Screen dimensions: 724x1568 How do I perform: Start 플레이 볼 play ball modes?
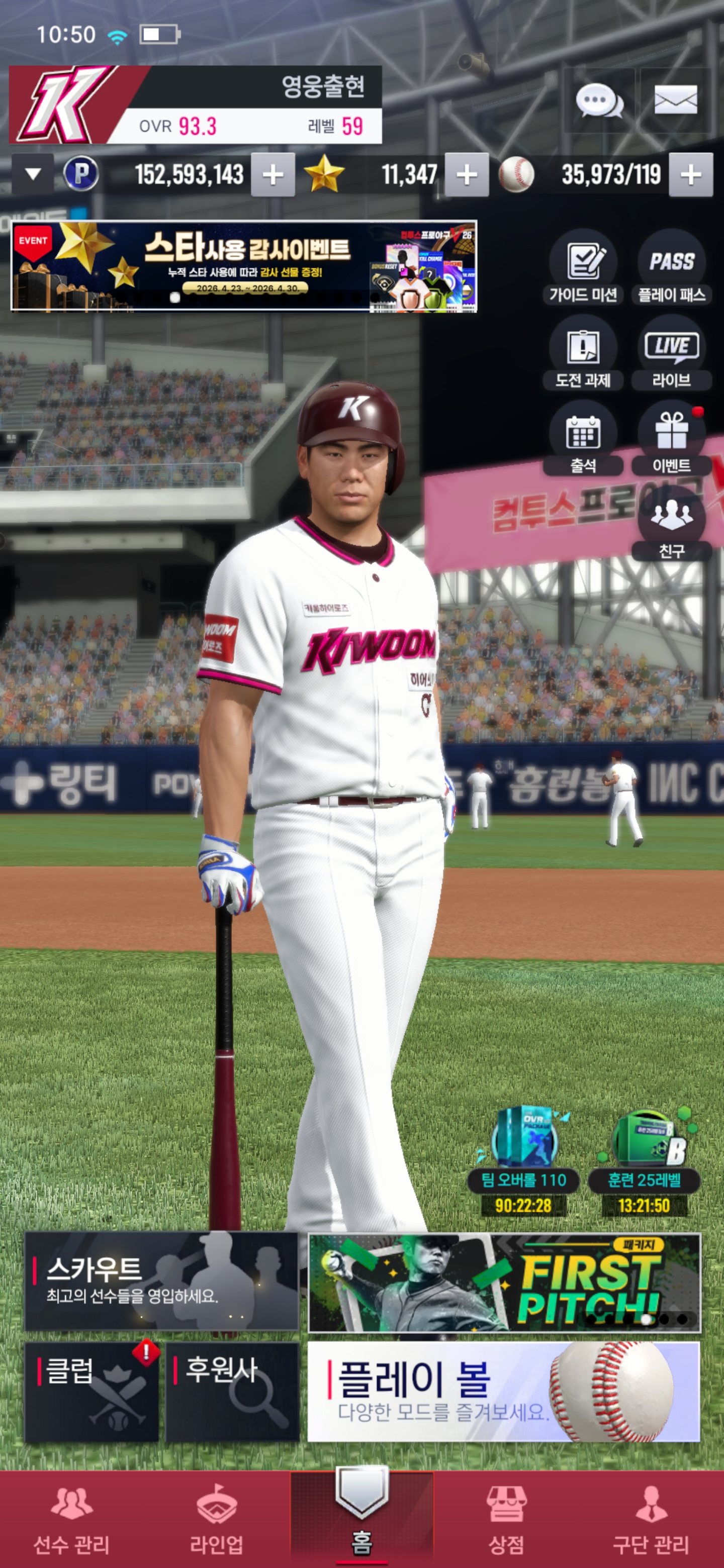click(x=504, y=1392)
